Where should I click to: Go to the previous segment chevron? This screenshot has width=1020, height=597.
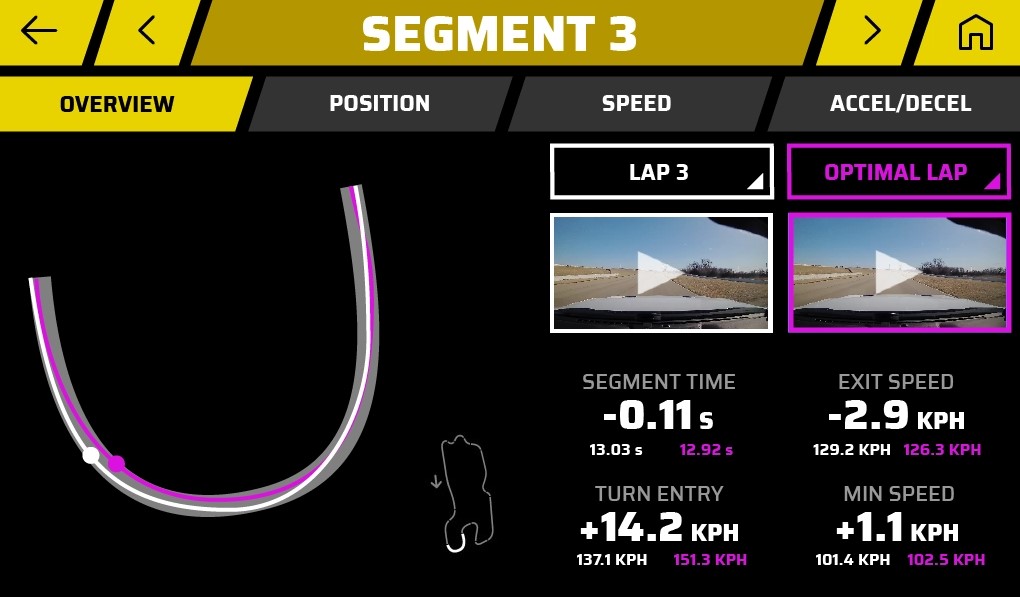pos(147,31)
